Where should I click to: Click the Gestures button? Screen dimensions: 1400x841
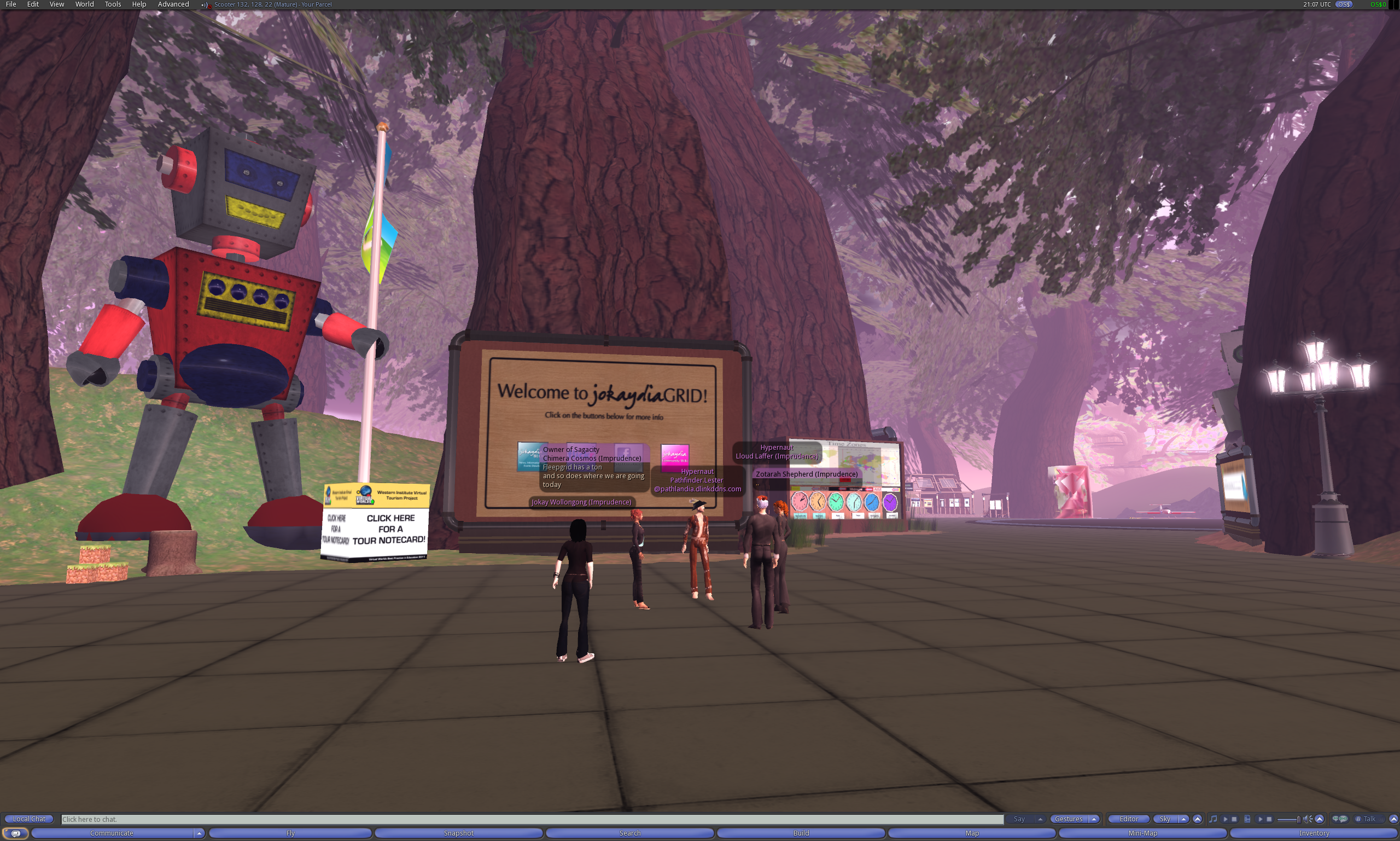click(x=1069, y=819)
